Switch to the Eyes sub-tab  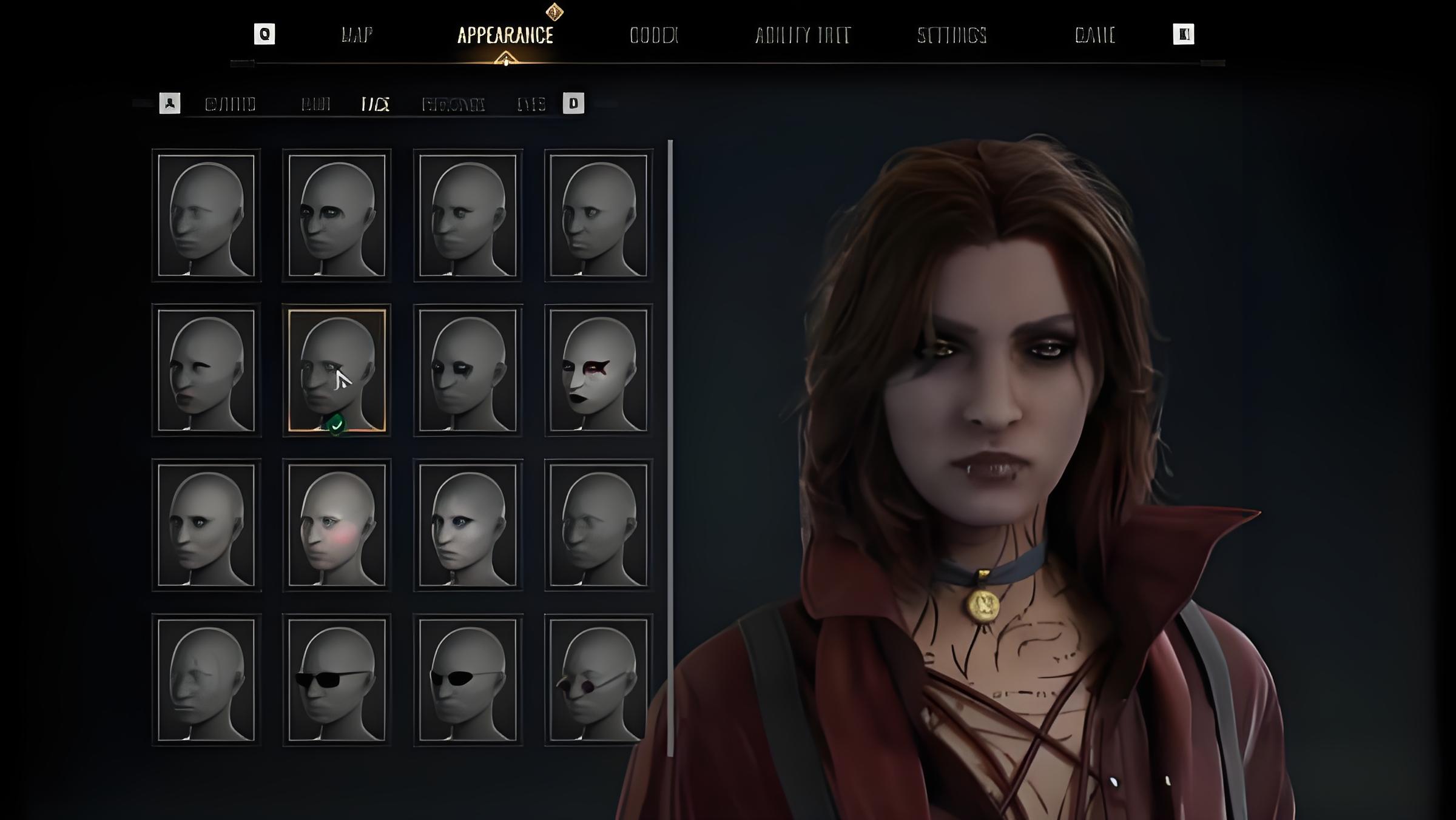[x=531, y=104]
